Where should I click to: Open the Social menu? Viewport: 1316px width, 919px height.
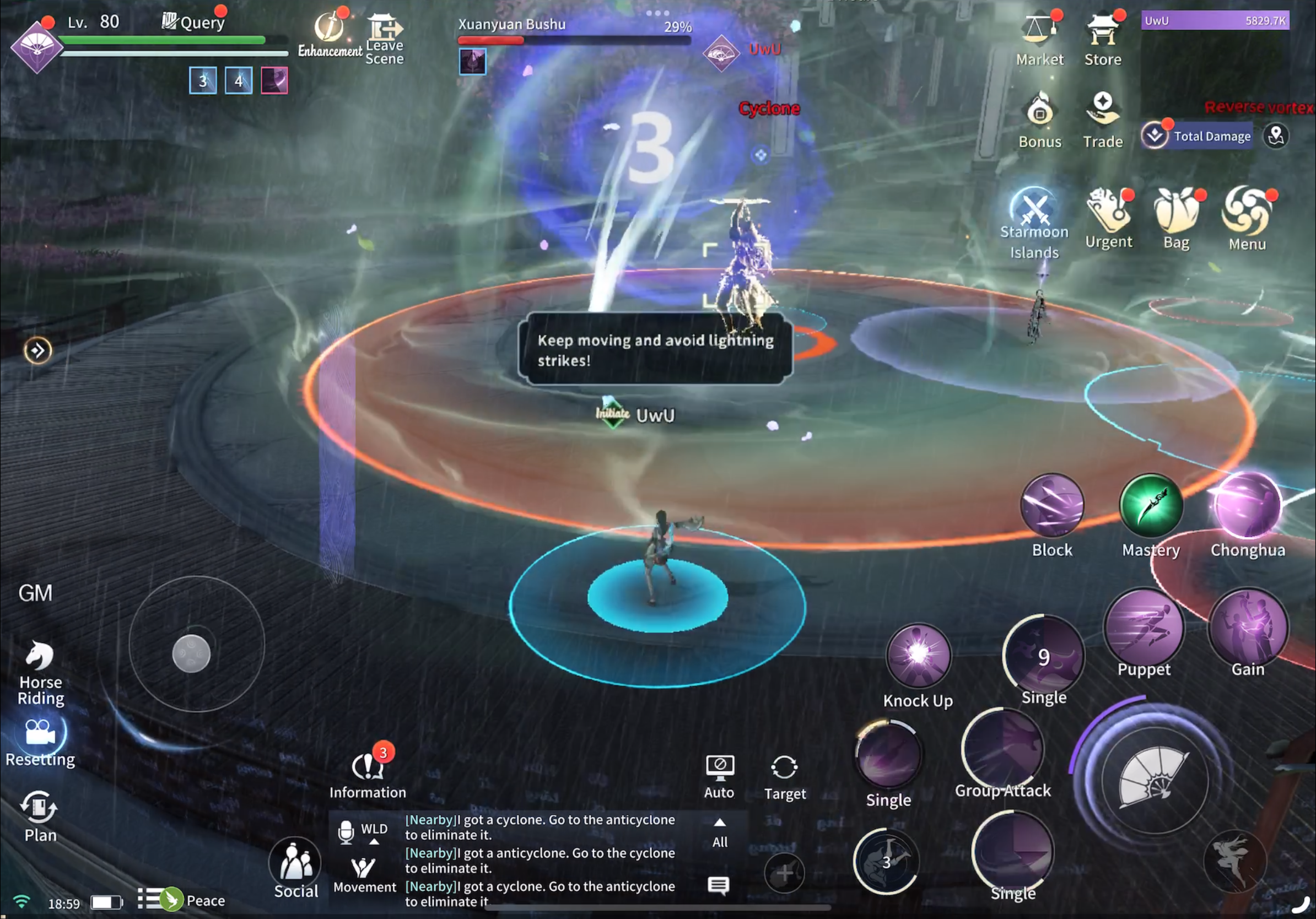[296, 865]
